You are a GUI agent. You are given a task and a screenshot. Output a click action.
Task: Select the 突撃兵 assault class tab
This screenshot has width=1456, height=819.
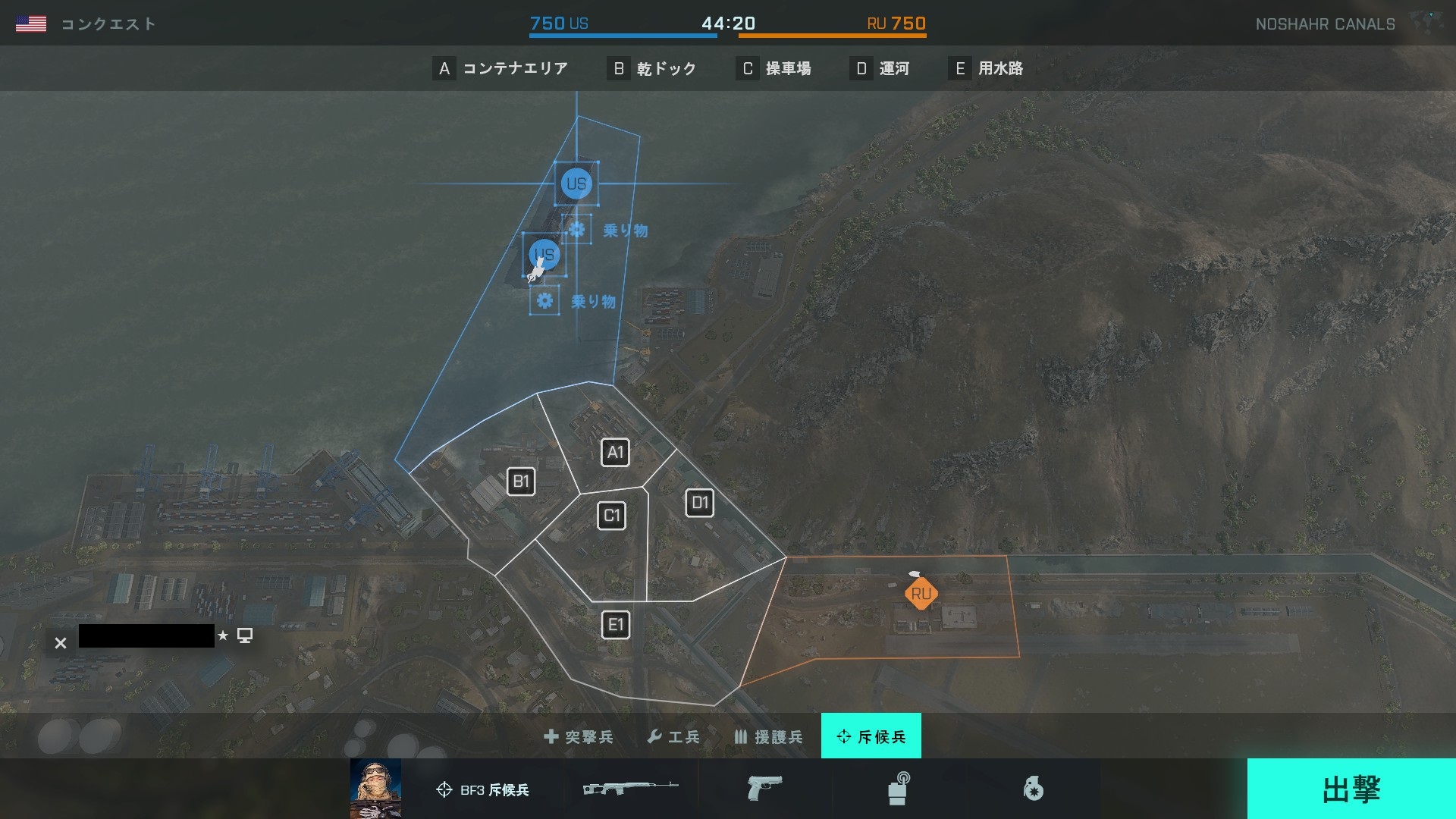tap(579, 736)
